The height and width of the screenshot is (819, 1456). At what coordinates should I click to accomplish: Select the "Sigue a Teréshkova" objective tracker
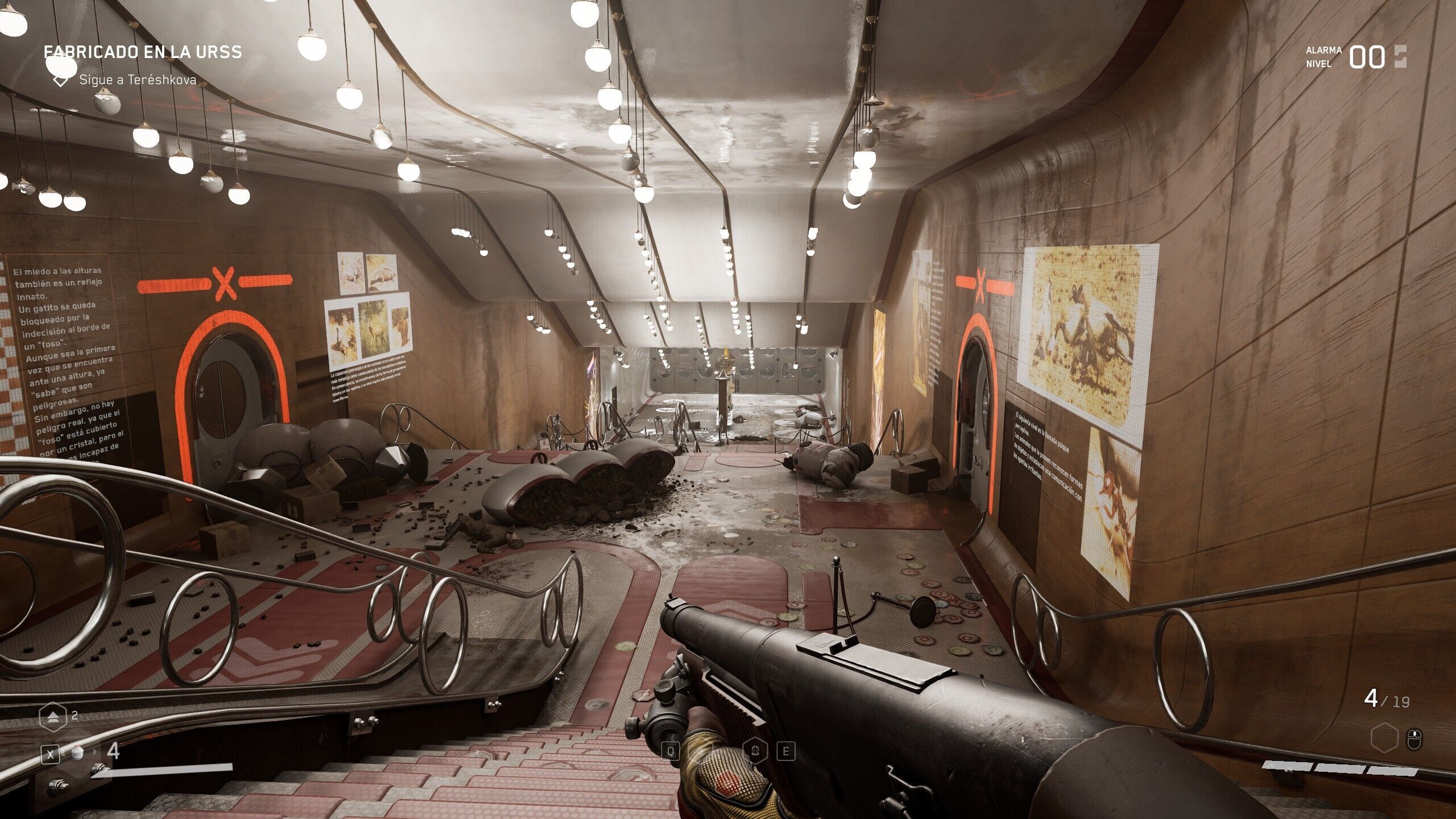coord(137,80)
